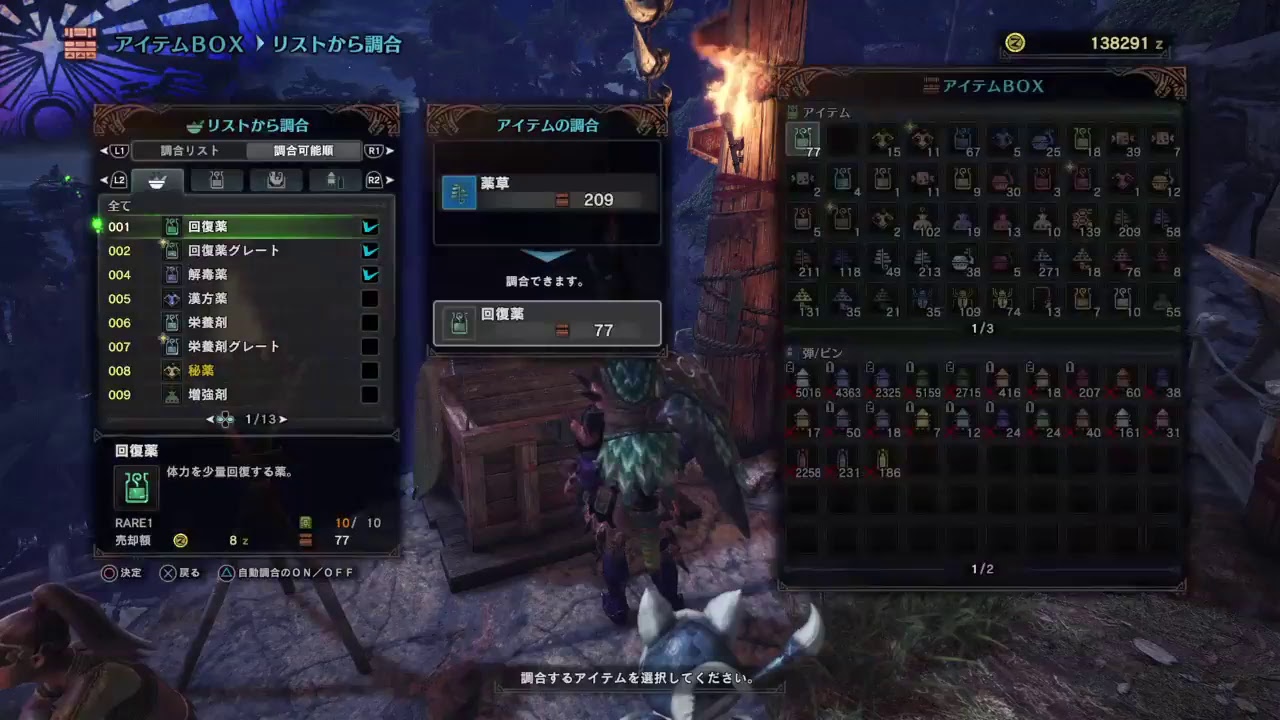
Task: Open the mortar bowl category tab
Action: 157,181
